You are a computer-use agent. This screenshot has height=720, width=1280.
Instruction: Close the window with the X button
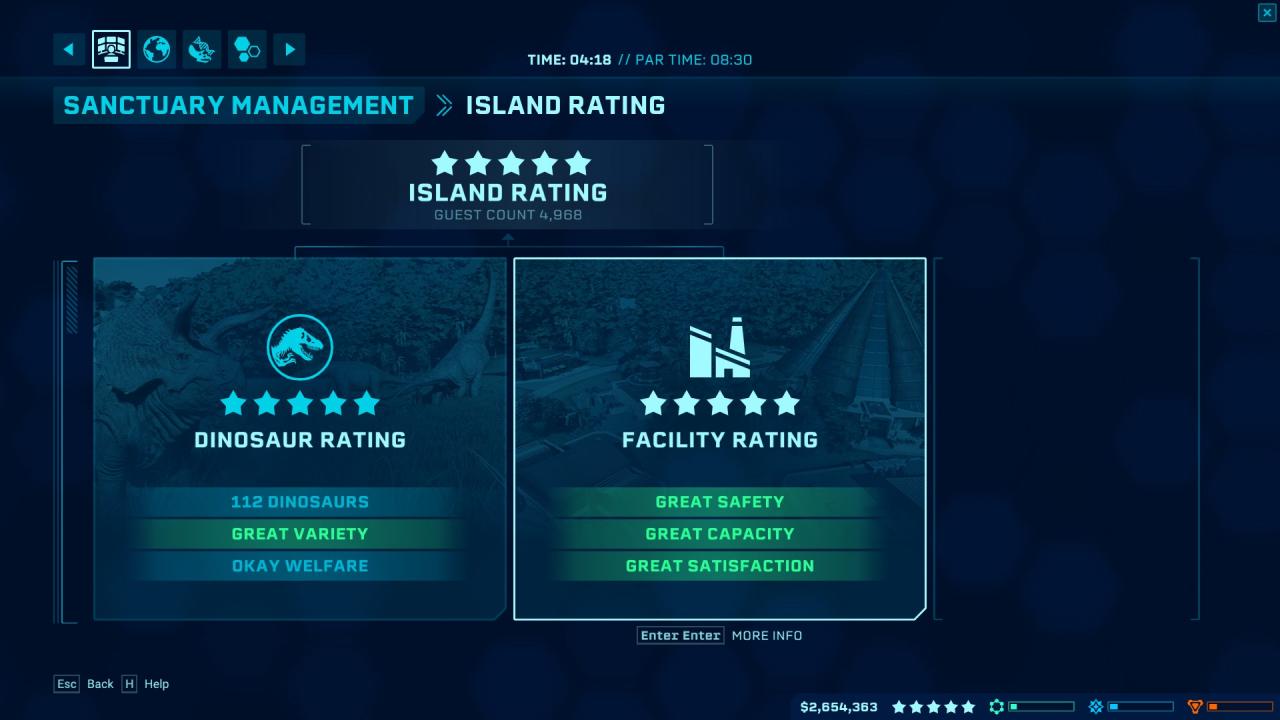tap(1266, 12)
